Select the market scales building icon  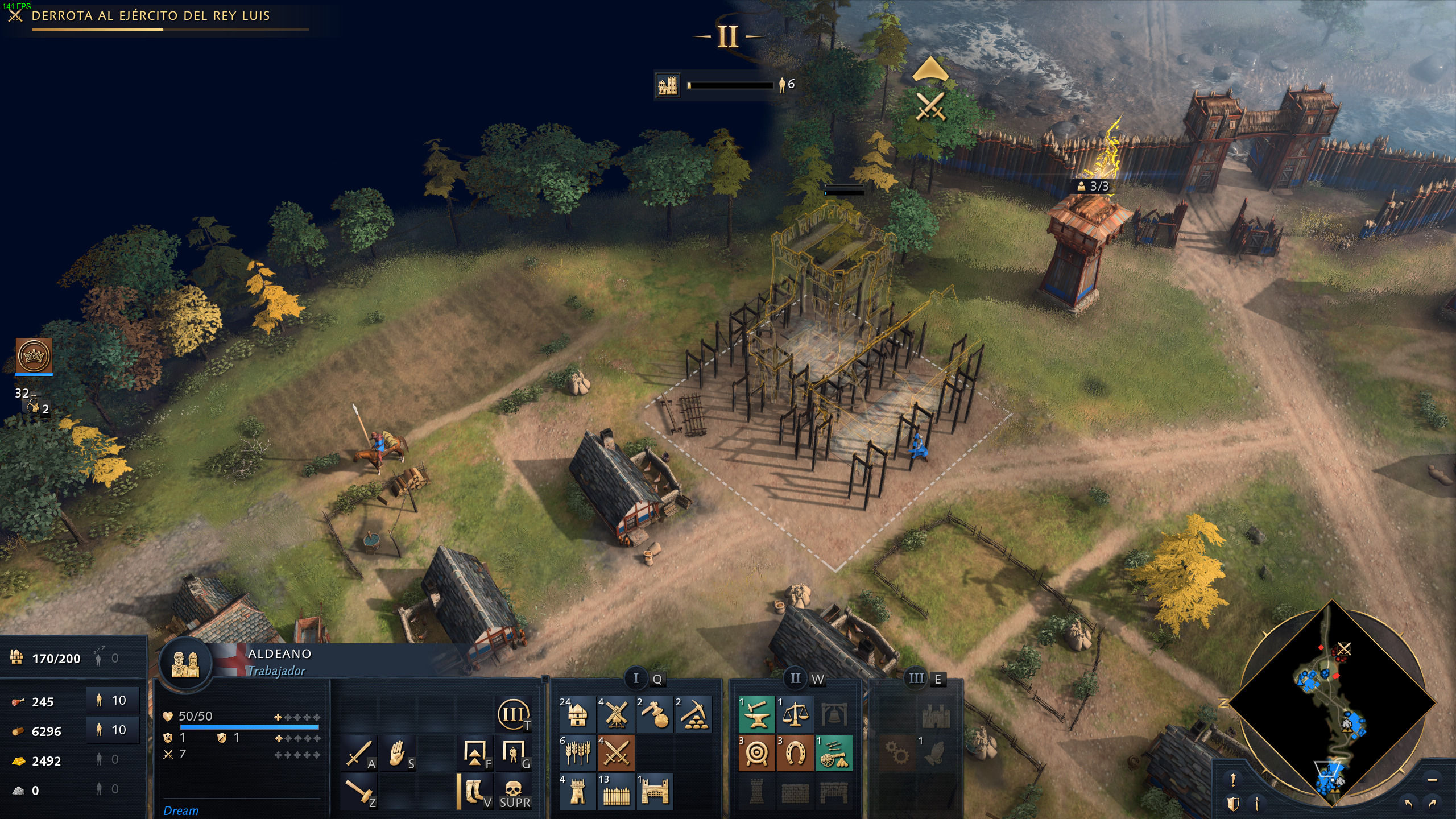(795, 714)
